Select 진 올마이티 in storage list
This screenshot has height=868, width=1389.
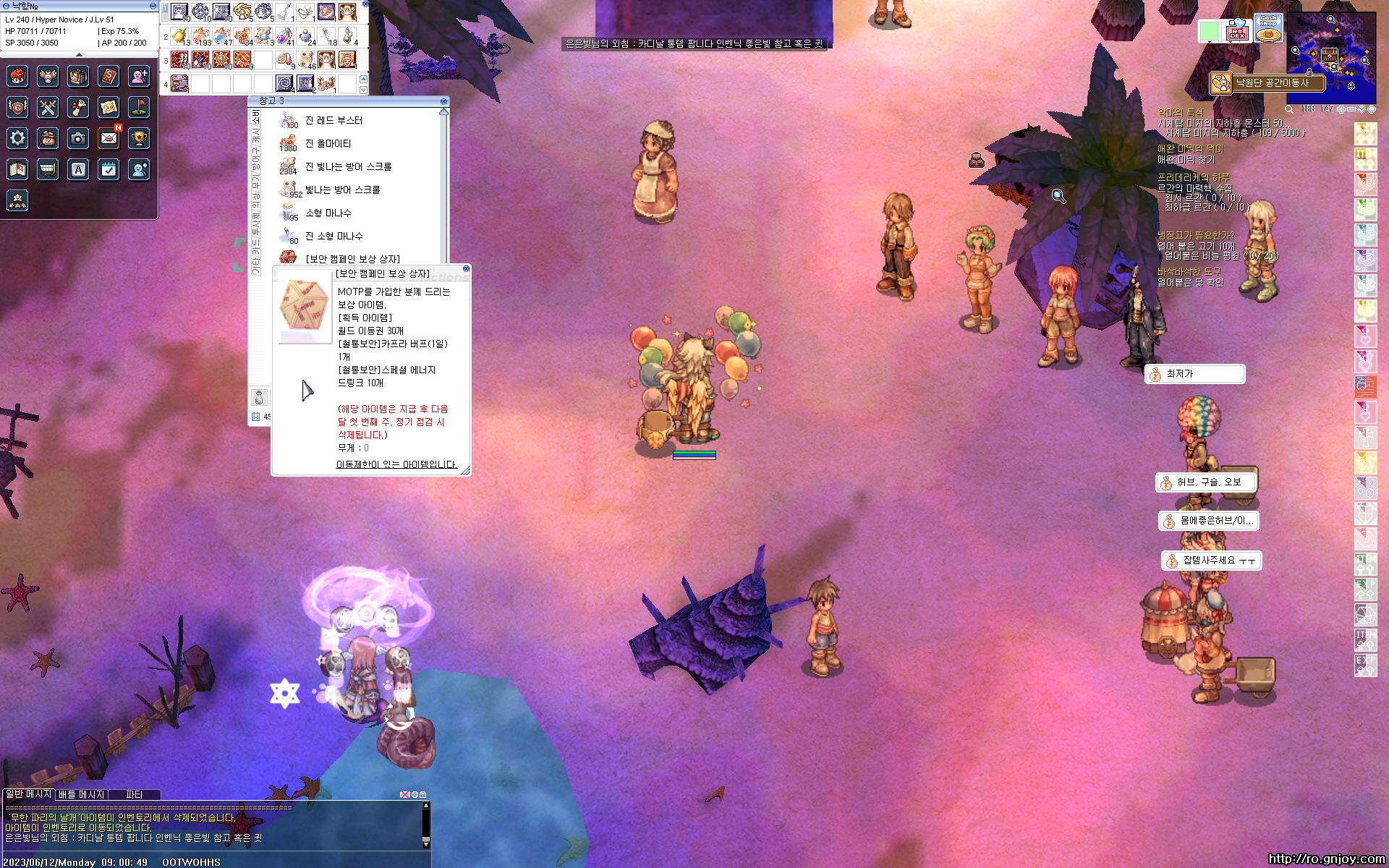tap(328, 144)
